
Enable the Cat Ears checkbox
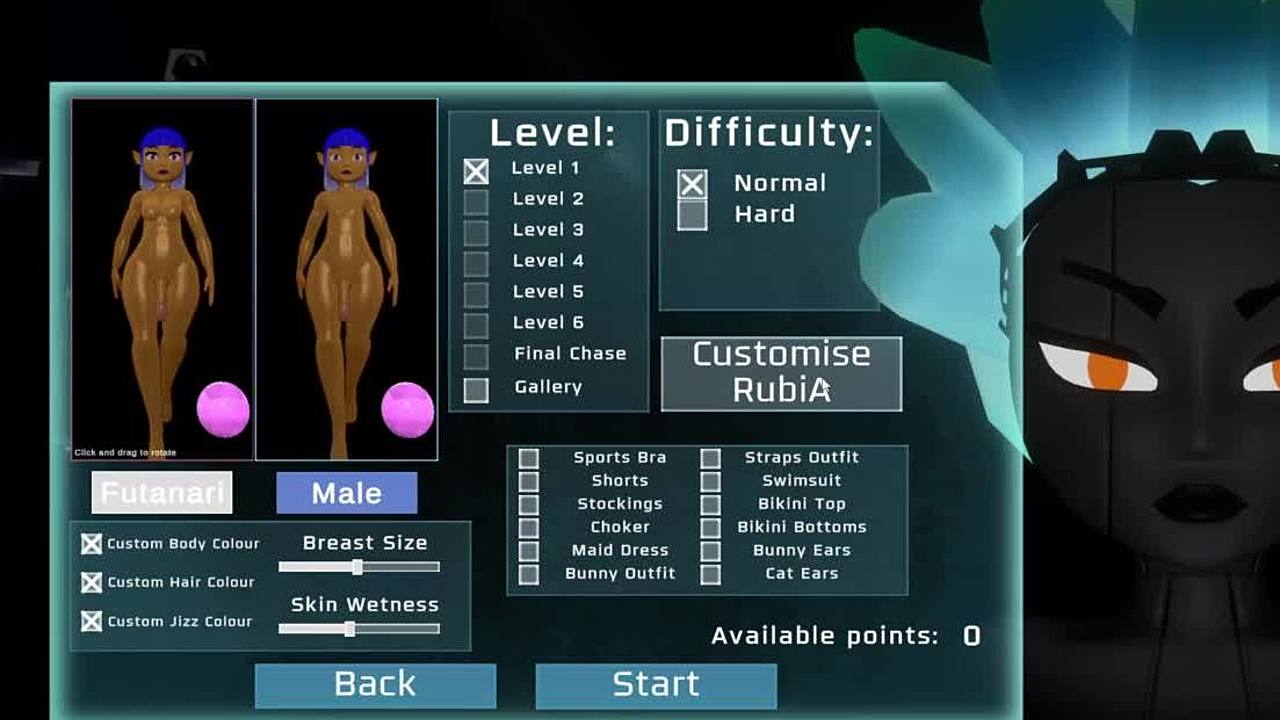(x=710, y=574)
